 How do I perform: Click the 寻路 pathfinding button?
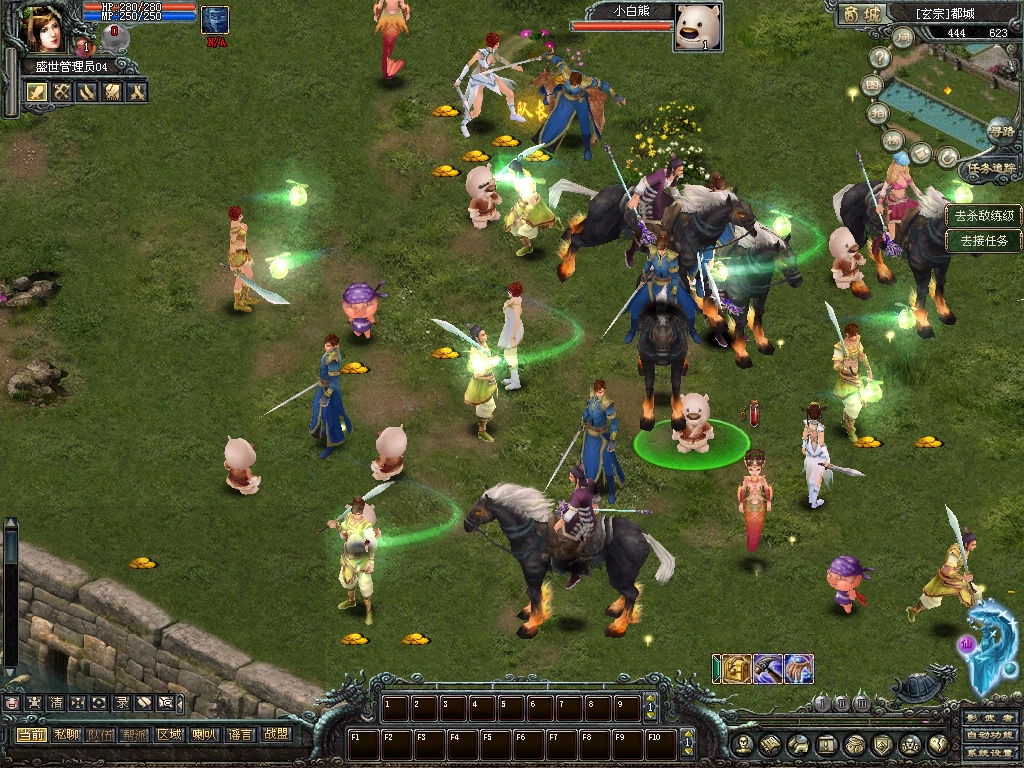coord(1000,131)
